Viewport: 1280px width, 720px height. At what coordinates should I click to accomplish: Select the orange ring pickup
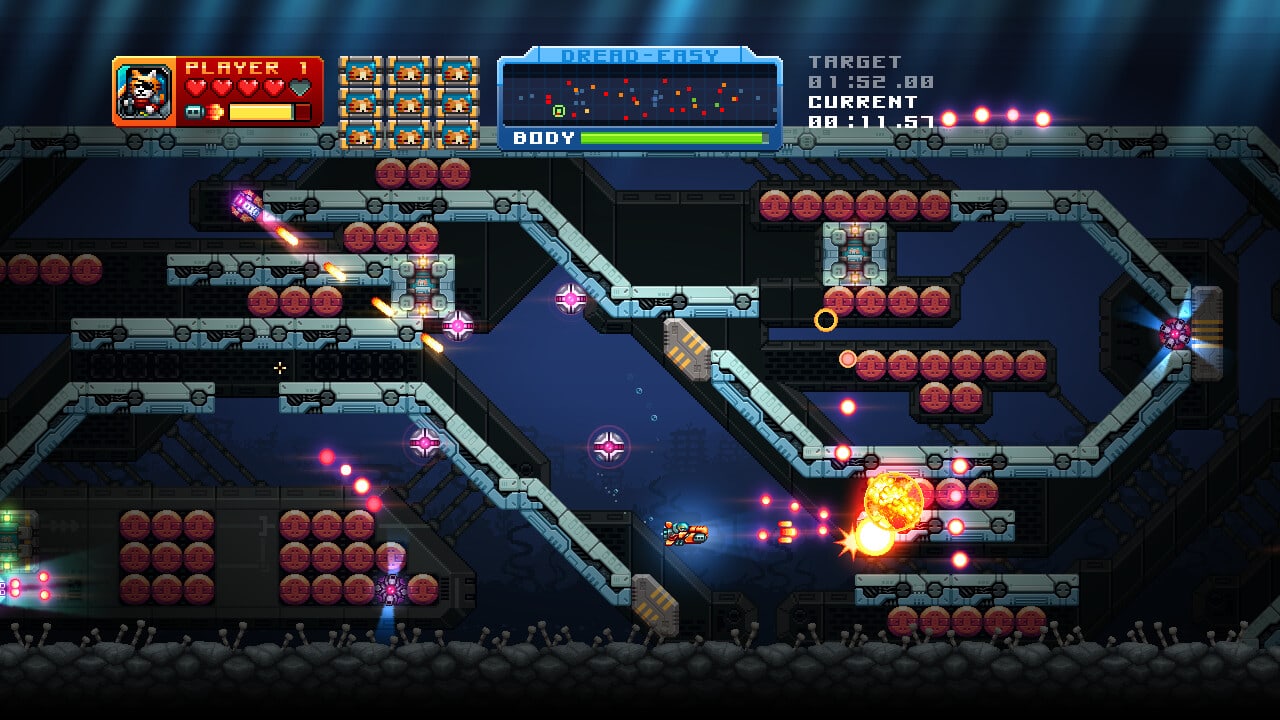[x=827, y=318]
